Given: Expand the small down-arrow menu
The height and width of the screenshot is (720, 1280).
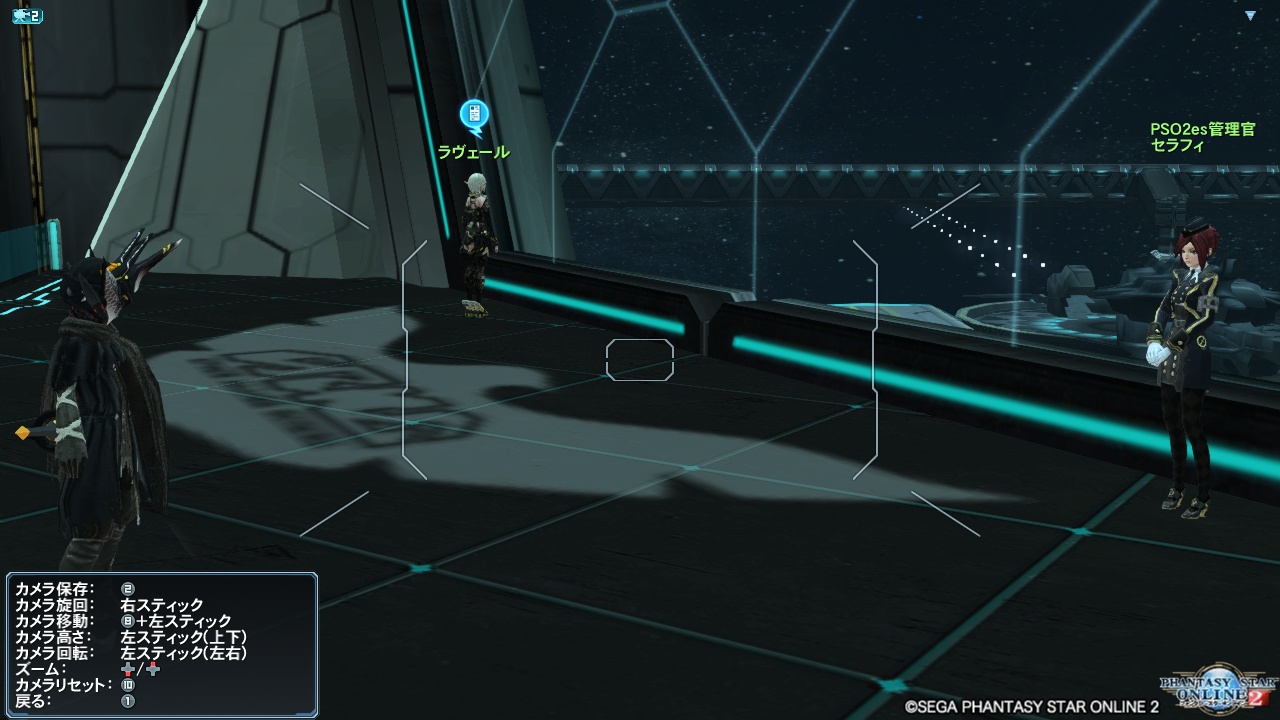Looking at the screenshot, I should (1250, 16).
